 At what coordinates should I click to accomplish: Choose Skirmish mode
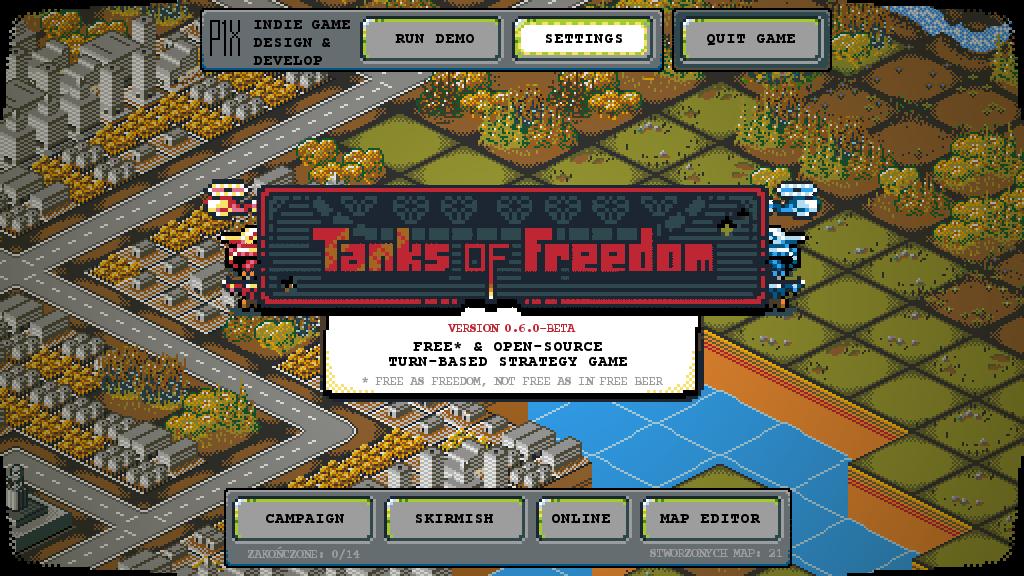coord(454,518)
